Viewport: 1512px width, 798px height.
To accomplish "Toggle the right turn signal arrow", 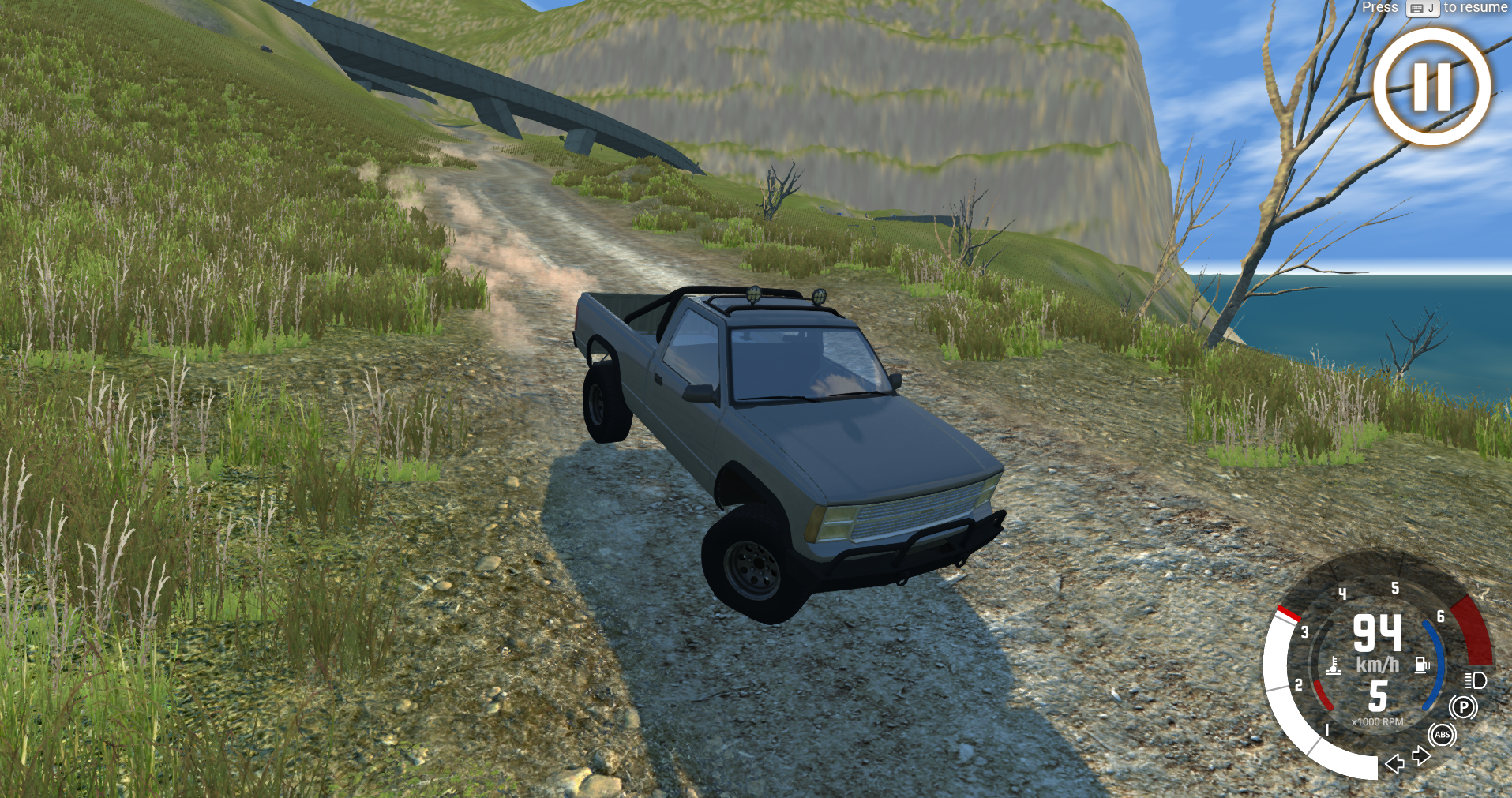I will click(x=1420, y=755).
